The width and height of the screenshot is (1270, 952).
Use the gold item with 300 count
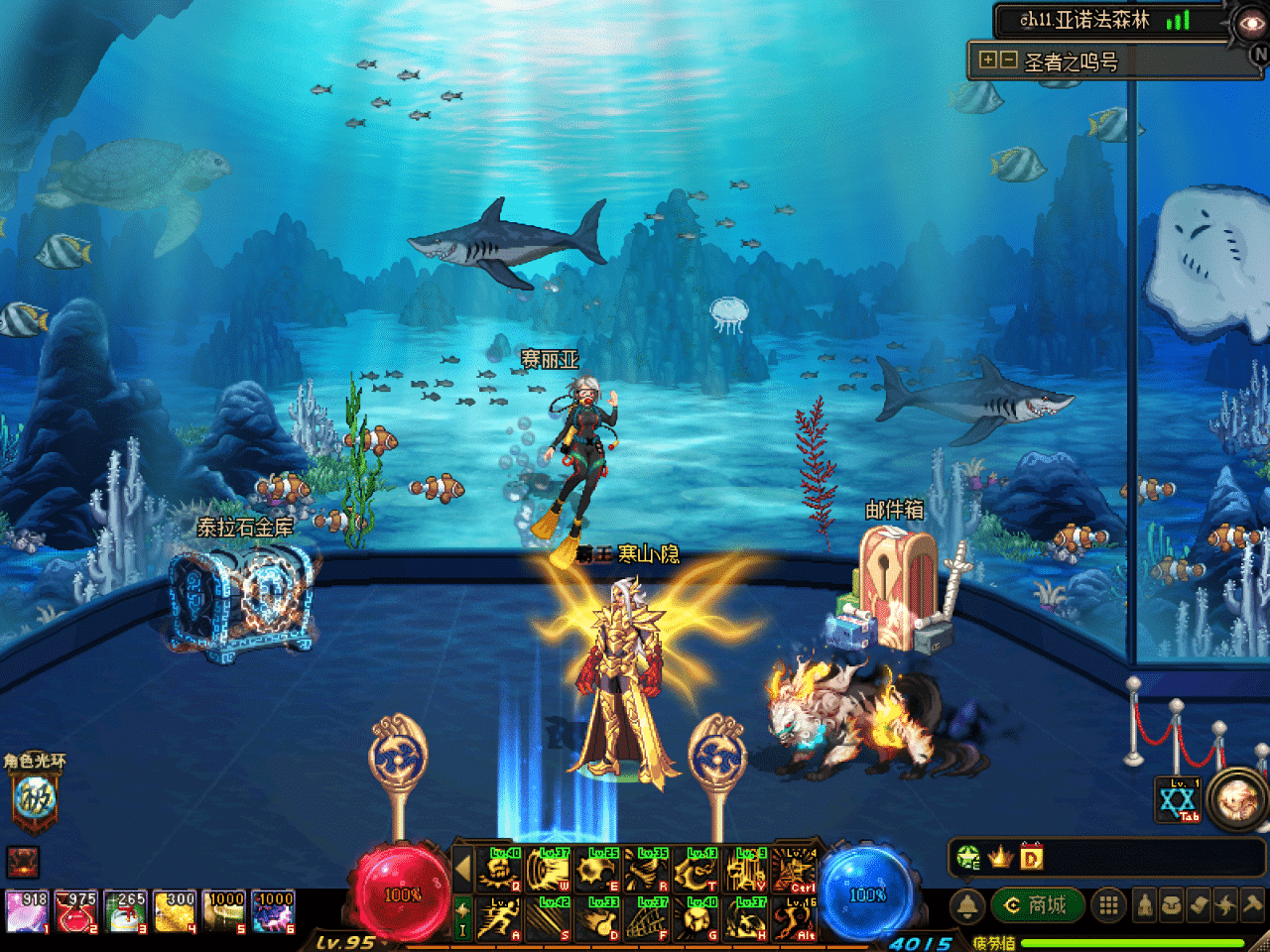click(175, 912)
